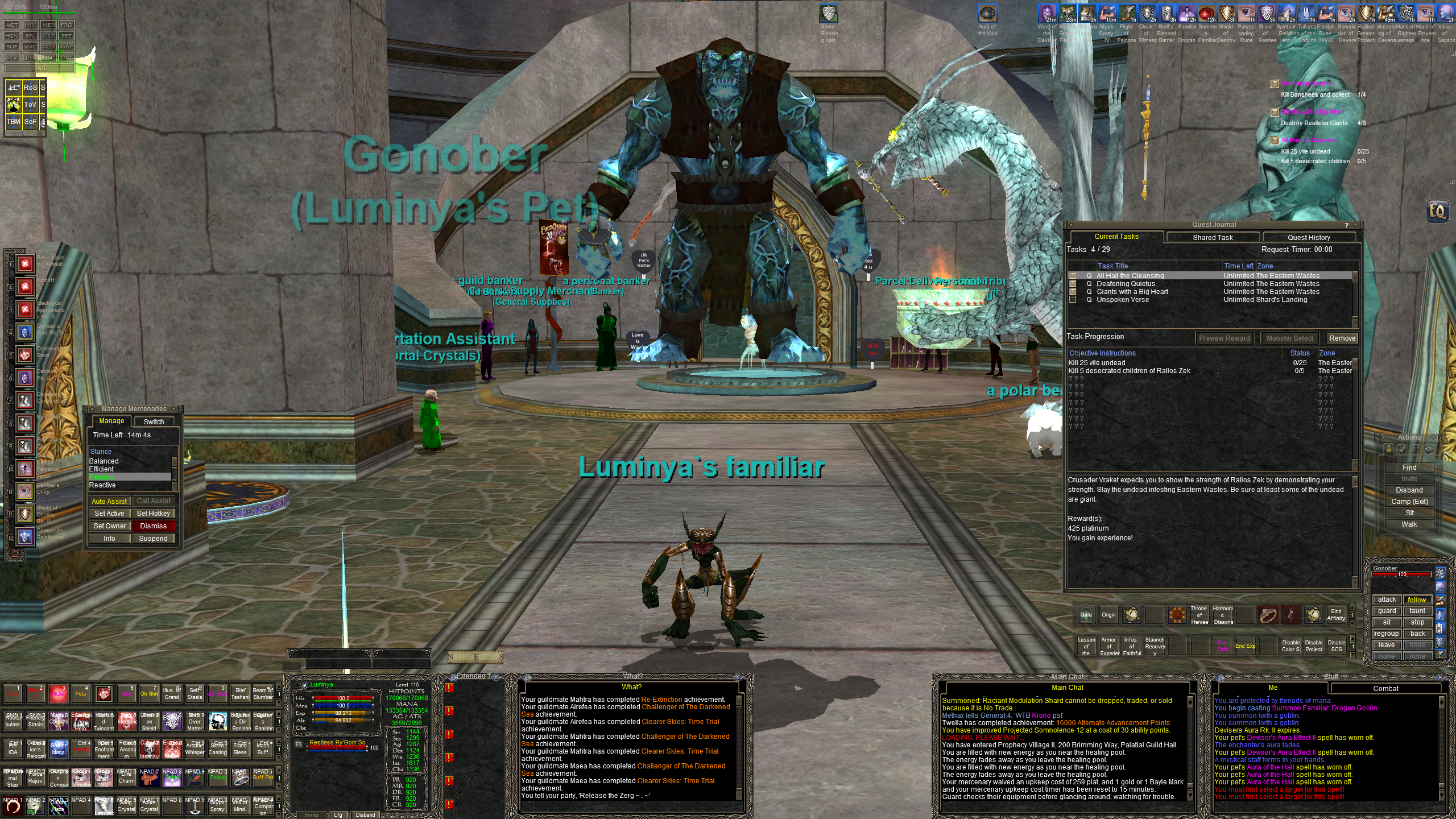The image size is (1456, 819).
Task: Use the Find action button
Action: point(1409,468)
